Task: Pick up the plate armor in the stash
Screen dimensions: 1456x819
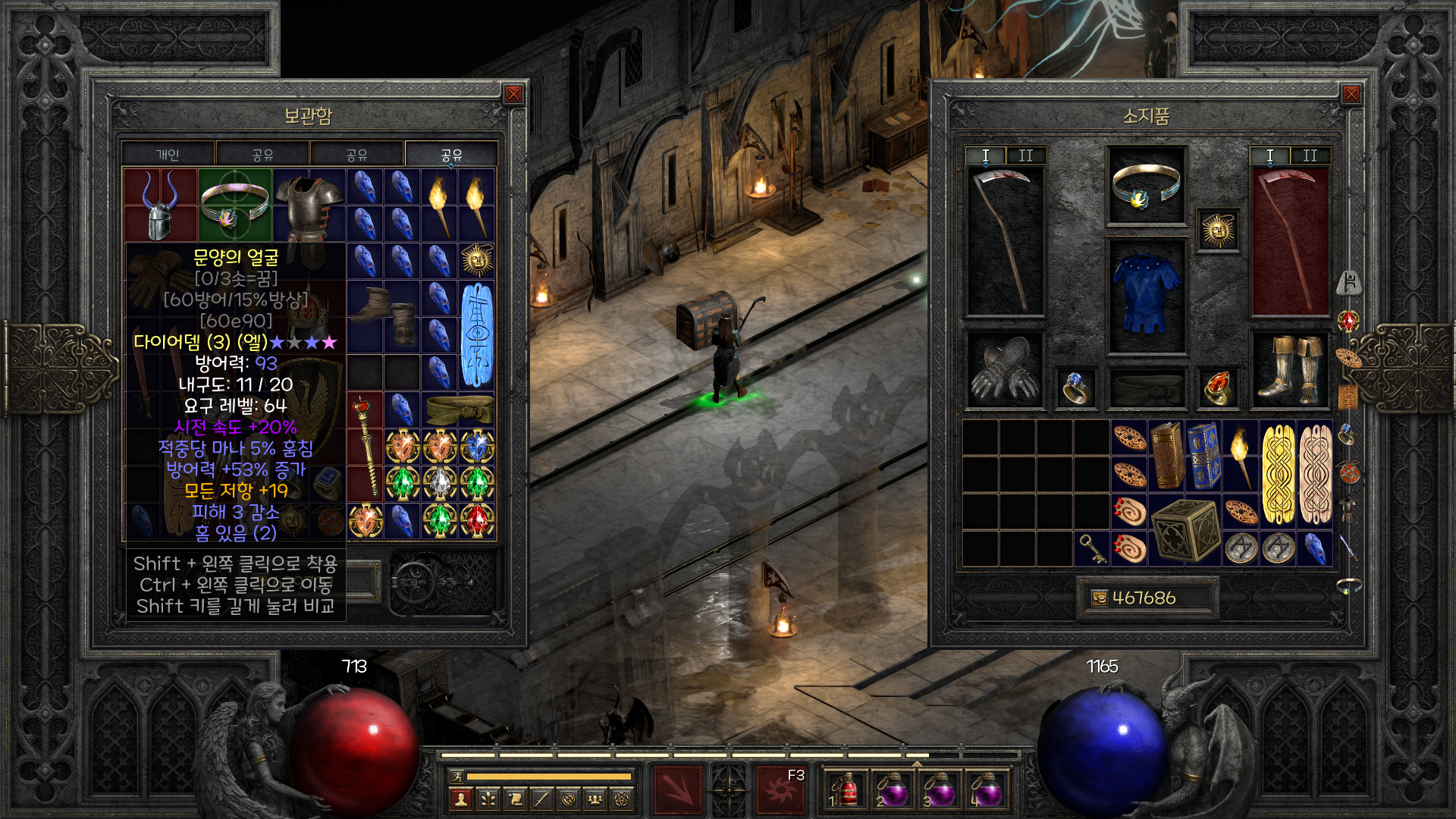Action: pos(309,209)
